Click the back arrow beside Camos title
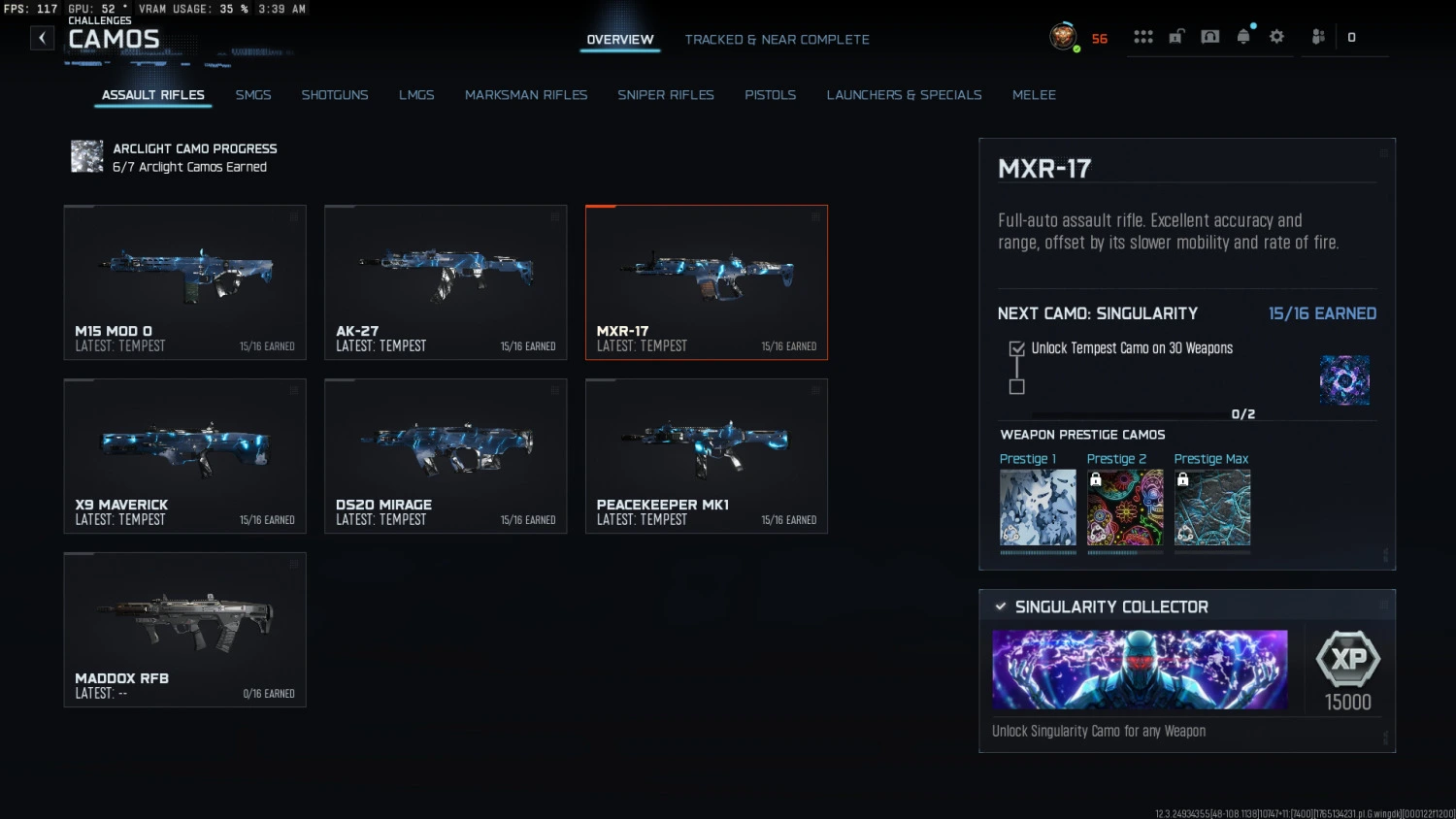 click(x=42, y=37)
